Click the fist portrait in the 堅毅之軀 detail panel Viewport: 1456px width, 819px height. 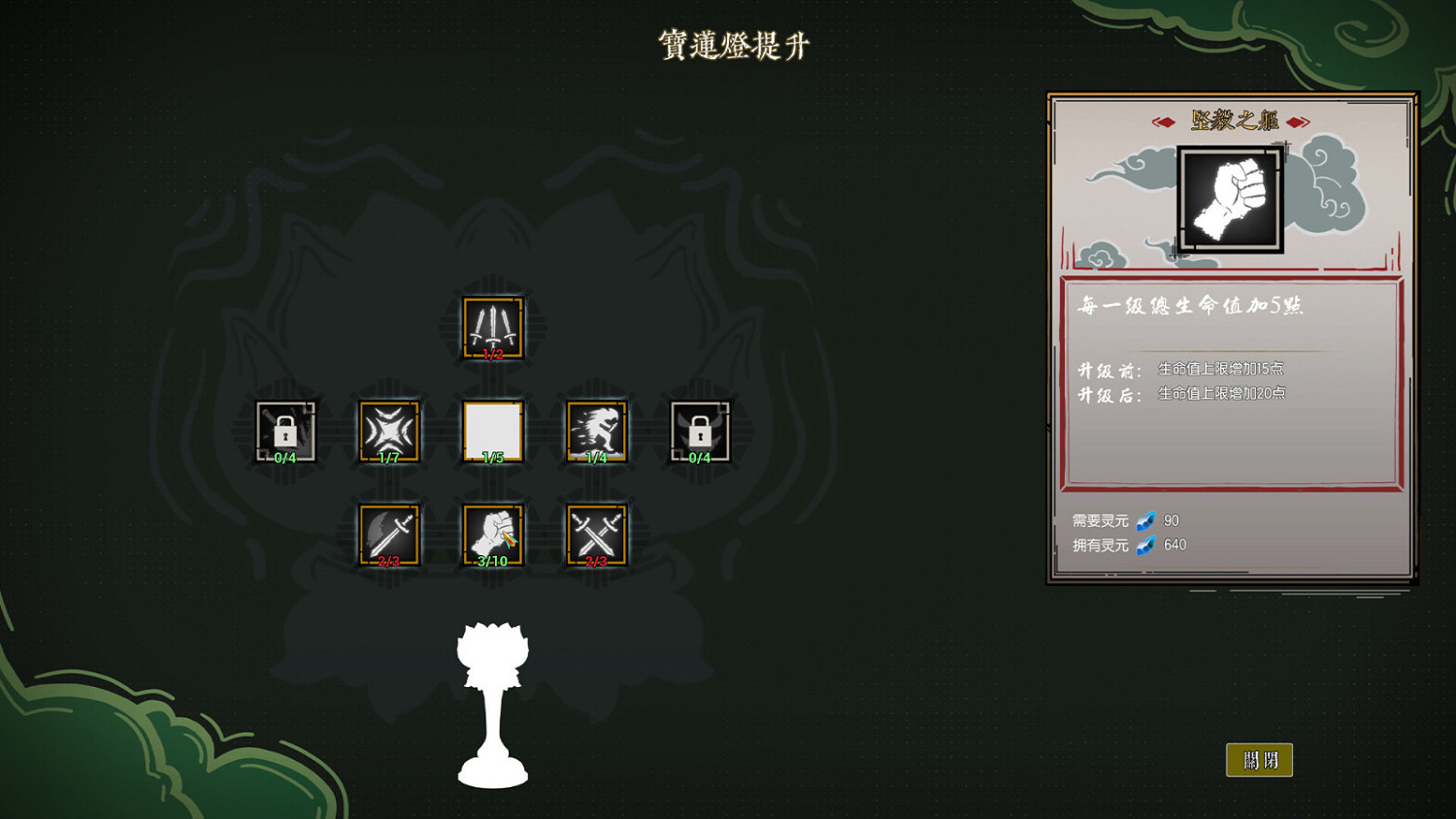coord(1229,198)
